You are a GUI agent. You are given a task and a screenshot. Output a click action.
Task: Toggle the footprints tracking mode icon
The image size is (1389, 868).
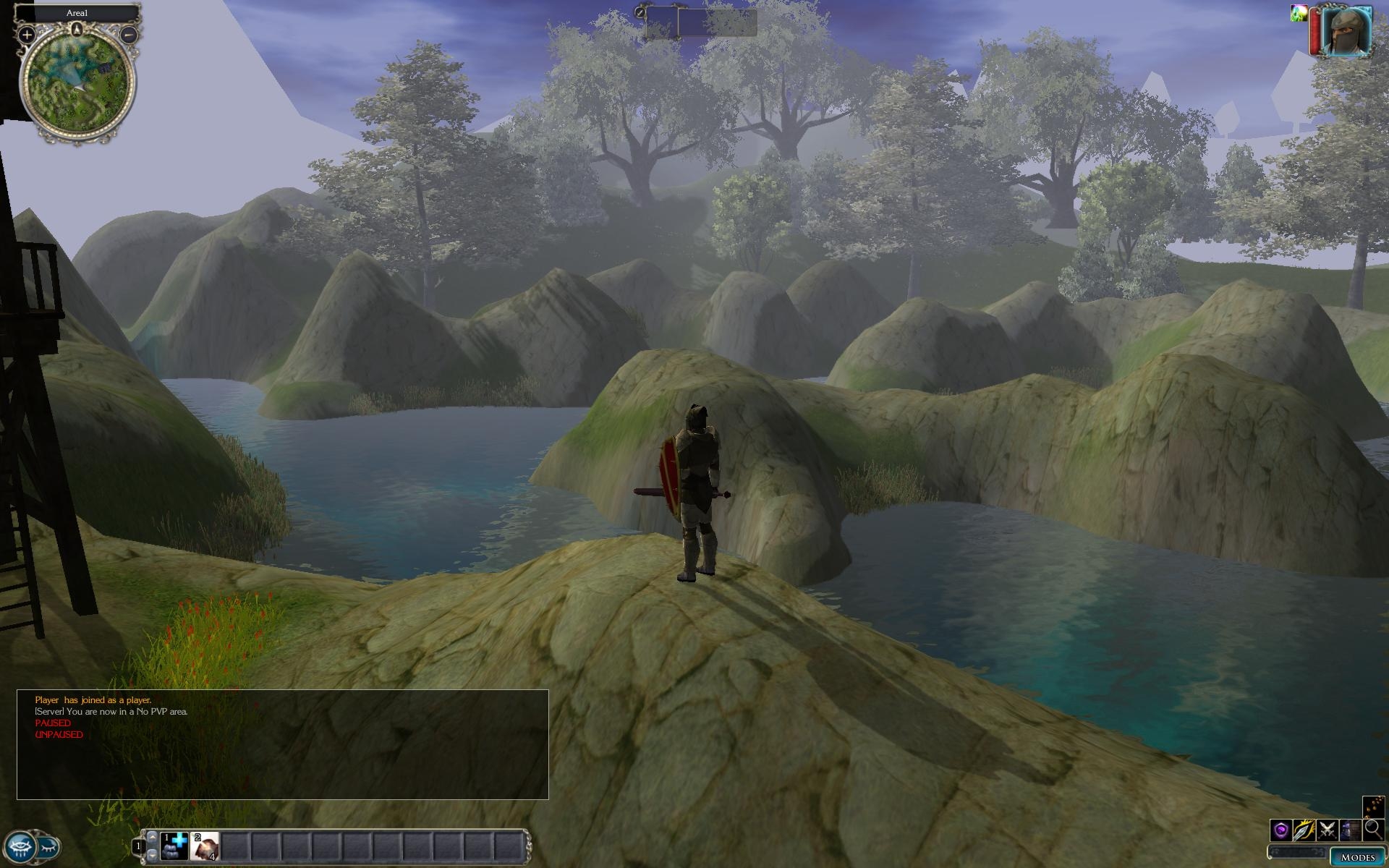click(x=1373, y=807)
